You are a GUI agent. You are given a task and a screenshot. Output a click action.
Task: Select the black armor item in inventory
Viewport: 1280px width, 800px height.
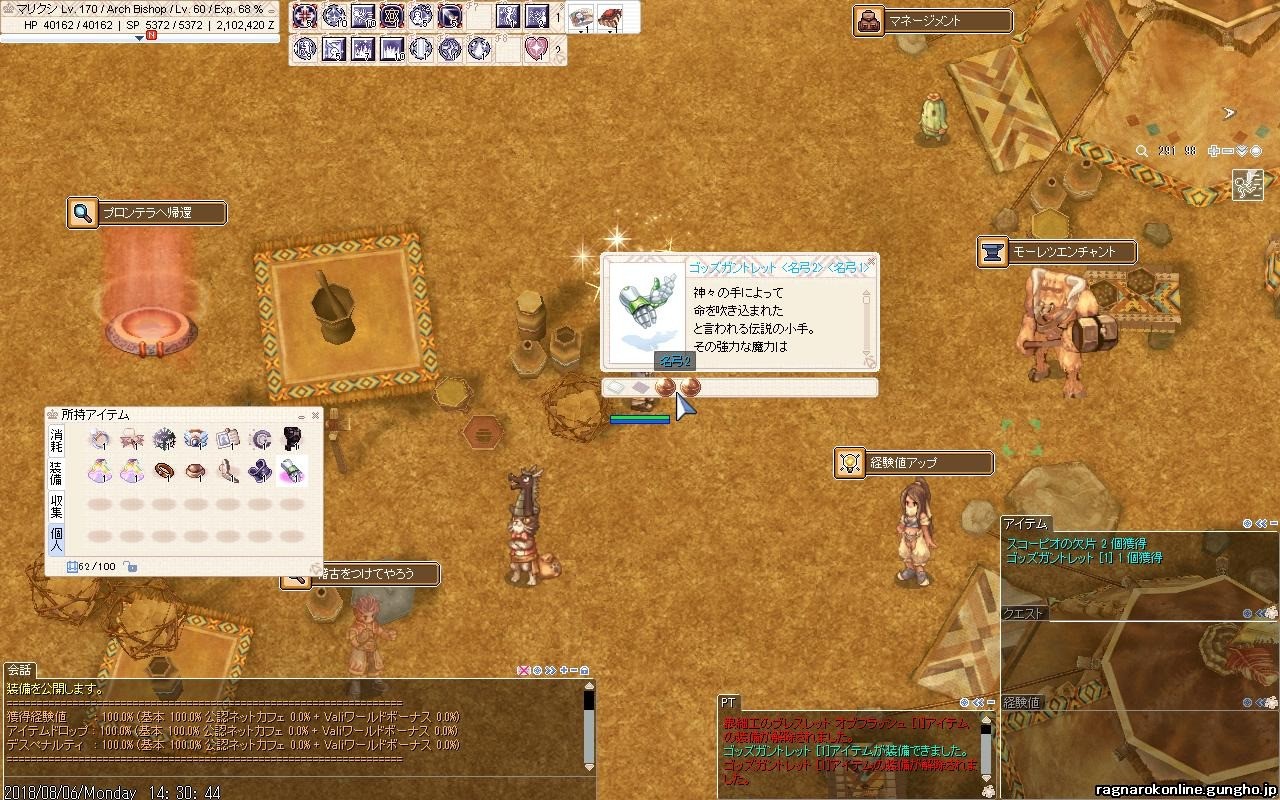291,438
